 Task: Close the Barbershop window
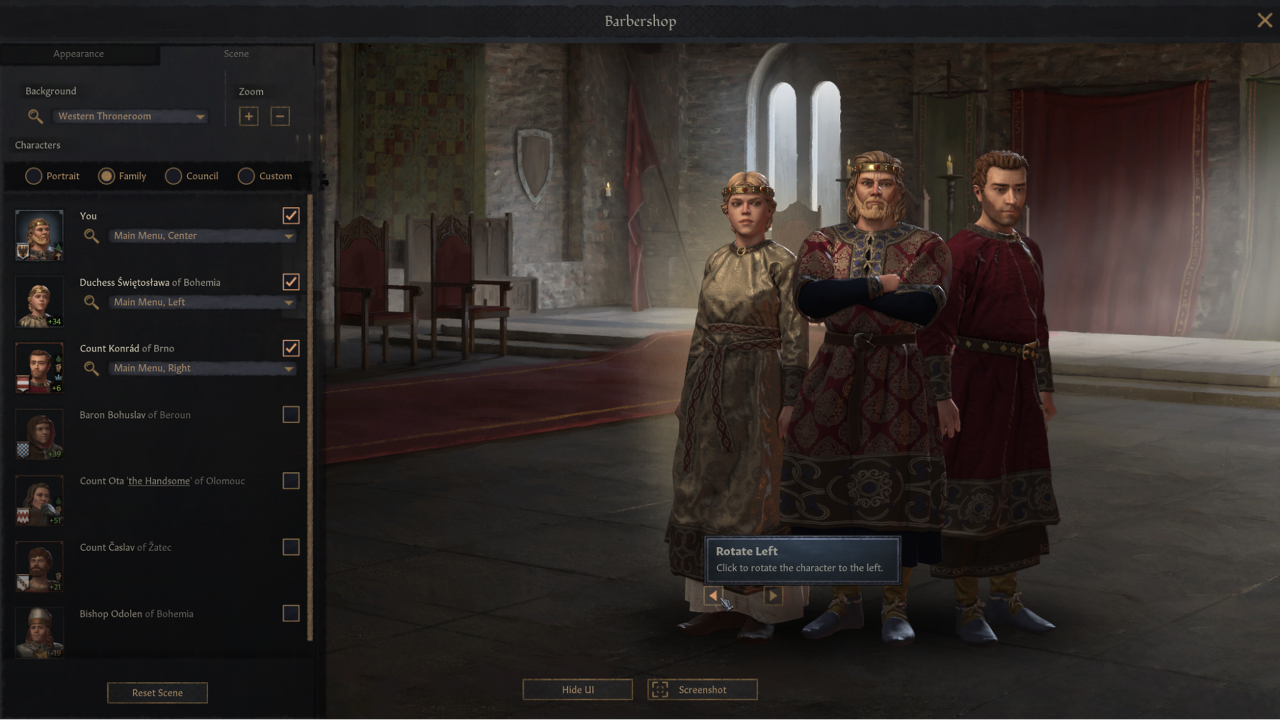(x=1264, y=20)
